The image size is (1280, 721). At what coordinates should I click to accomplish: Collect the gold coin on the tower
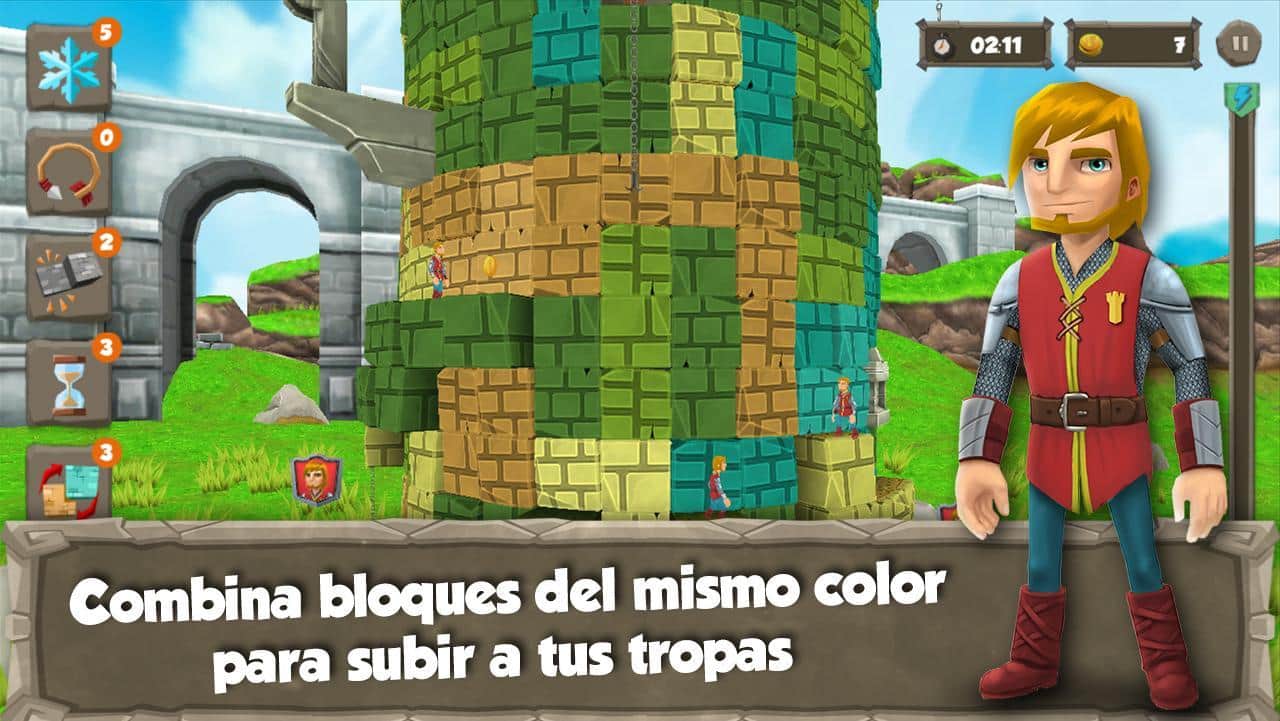[490, 267]
